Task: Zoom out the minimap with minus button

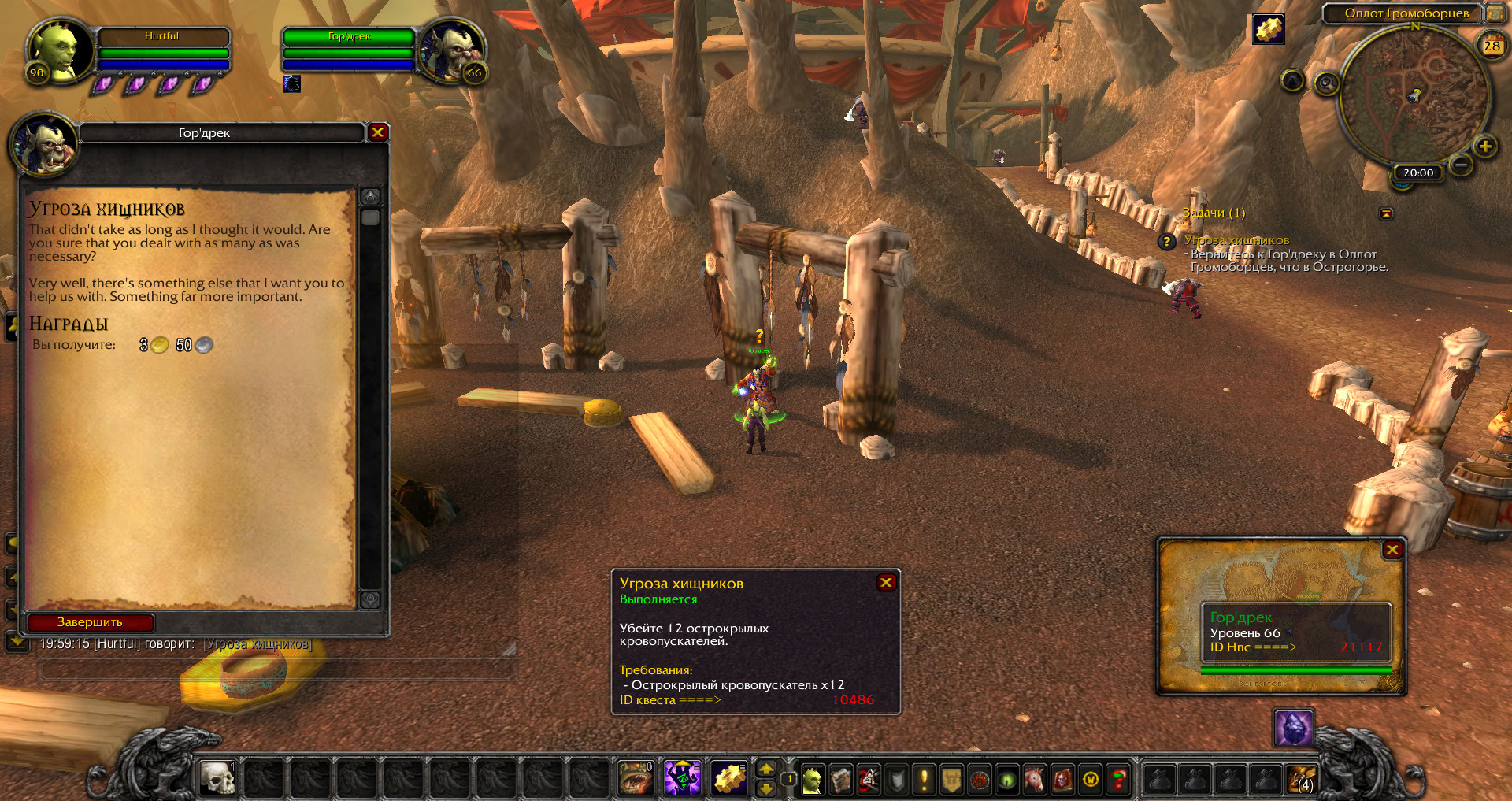Action: click(1461, 165)
